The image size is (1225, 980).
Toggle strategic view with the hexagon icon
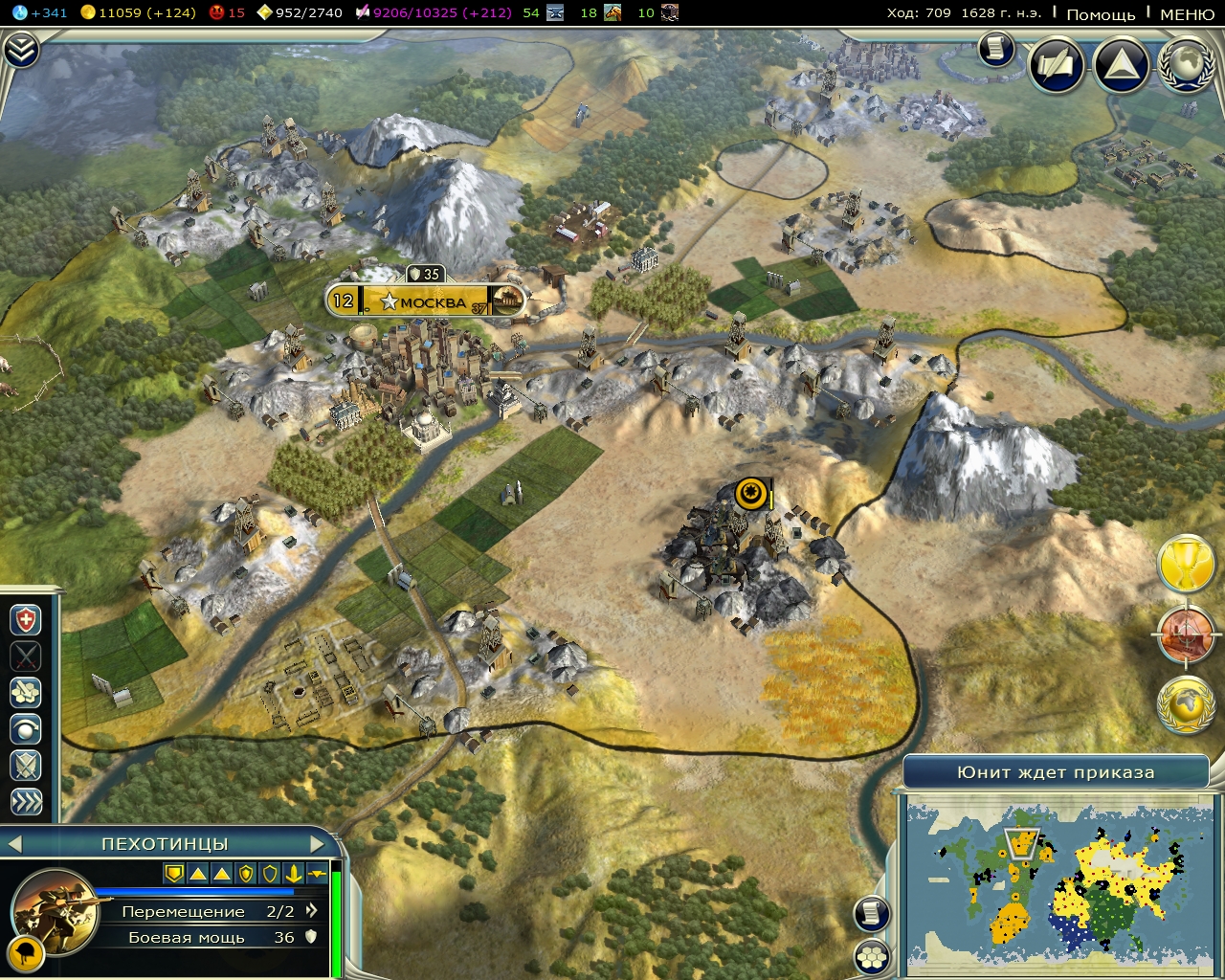tap(871, 957)
